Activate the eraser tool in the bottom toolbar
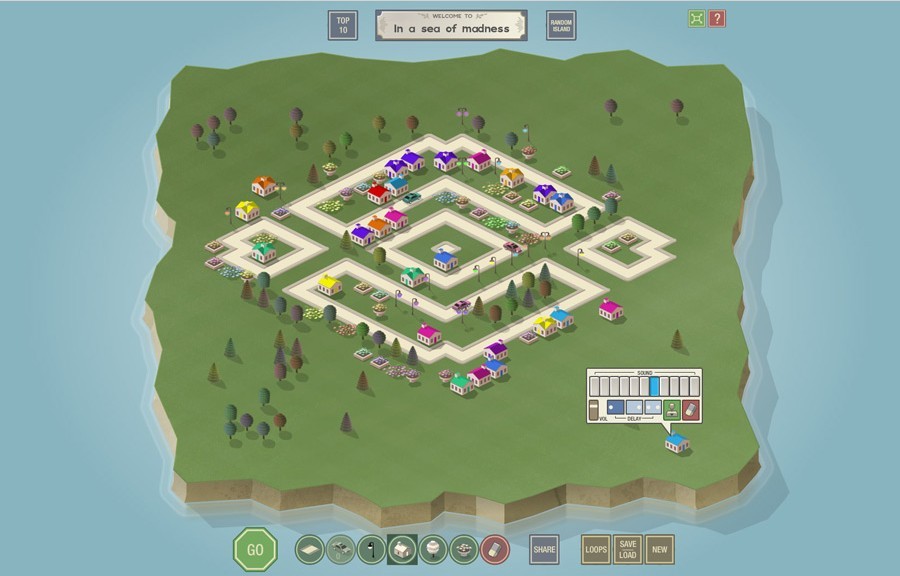Viewport: 900px width, 576px height. point(495,549)
